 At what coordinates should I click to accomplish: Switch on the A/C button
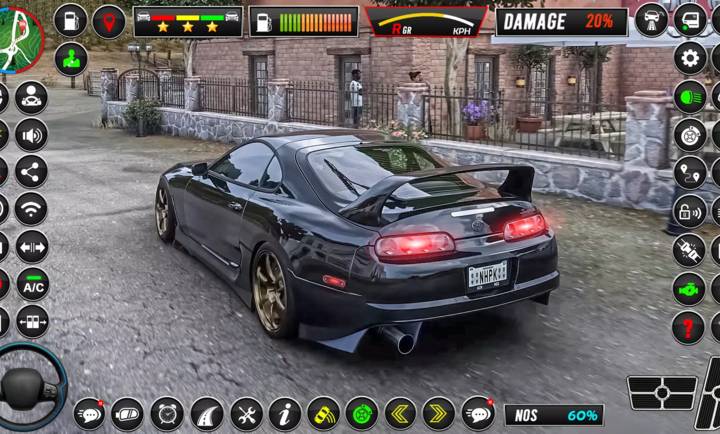point(32,284)
